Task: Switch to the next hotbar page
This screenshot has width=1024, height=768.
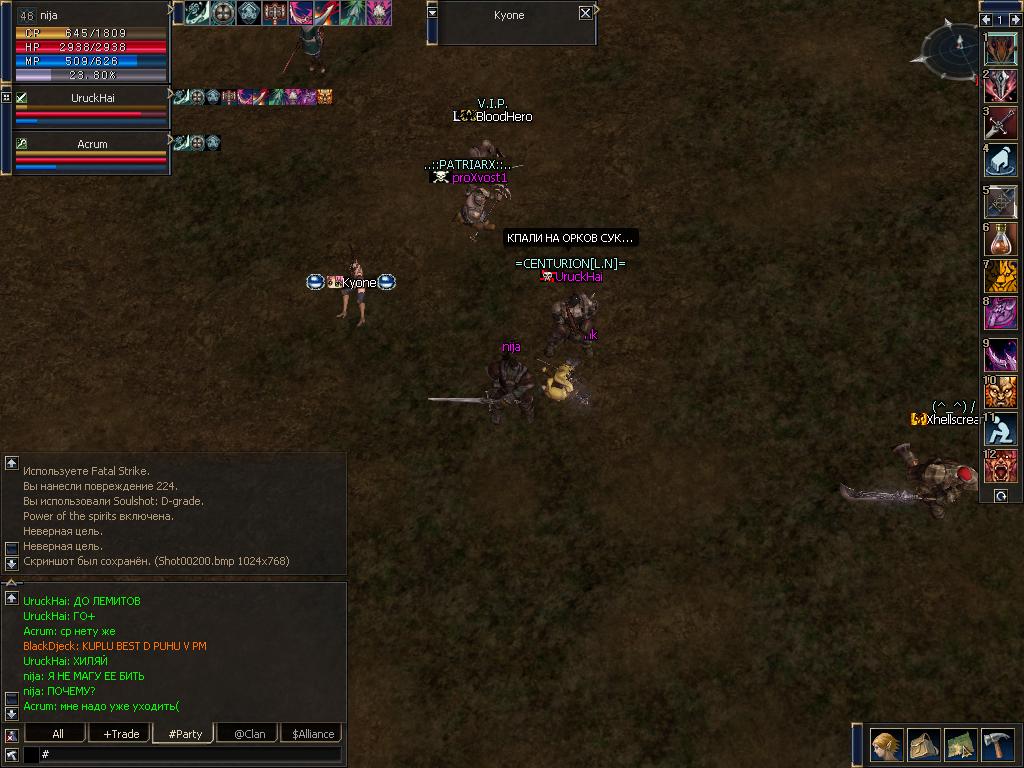Action: coord(1014,20)
